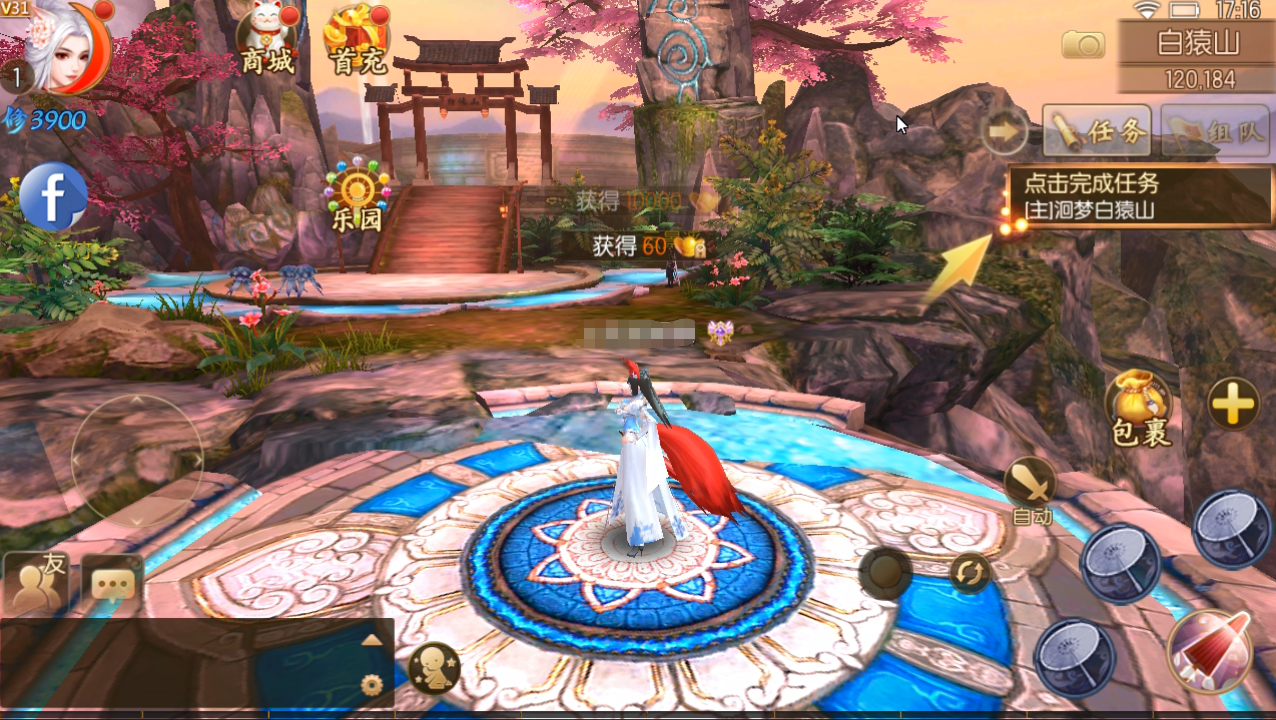Complete the 洄梦白猿山 main quest
This screenshot has width=1276, height=720.
[1140, 197]
